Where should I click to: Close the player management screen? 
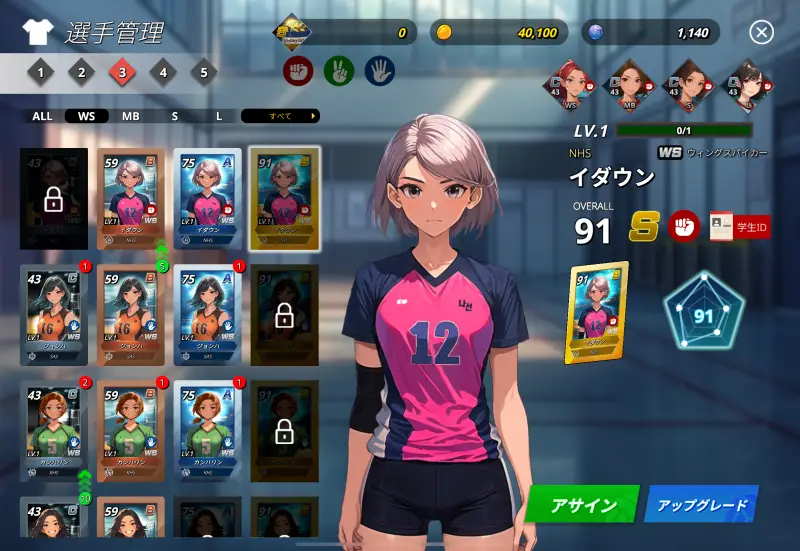pos(762,33)
